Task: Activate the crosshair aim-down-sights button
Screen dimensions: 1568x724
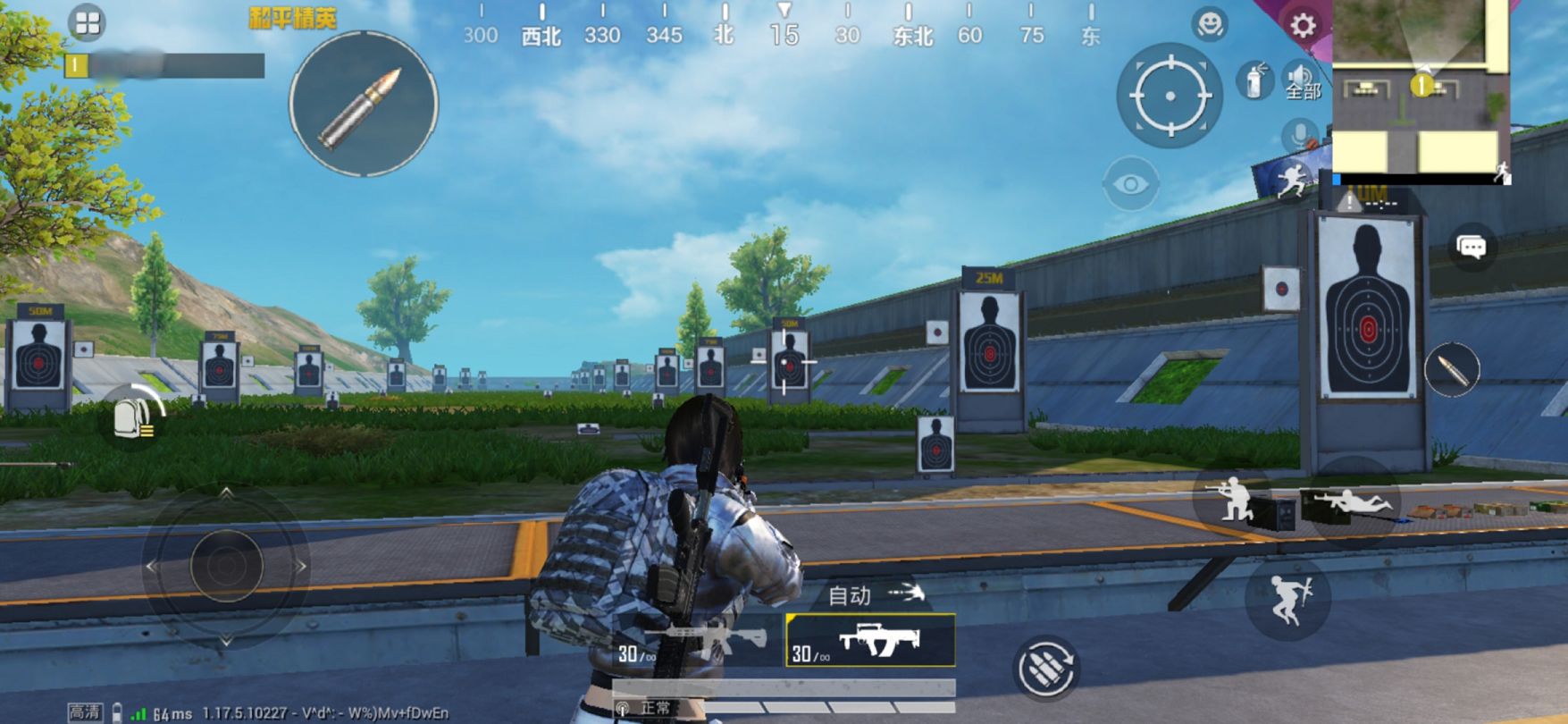Action: tap(1170, 95)
